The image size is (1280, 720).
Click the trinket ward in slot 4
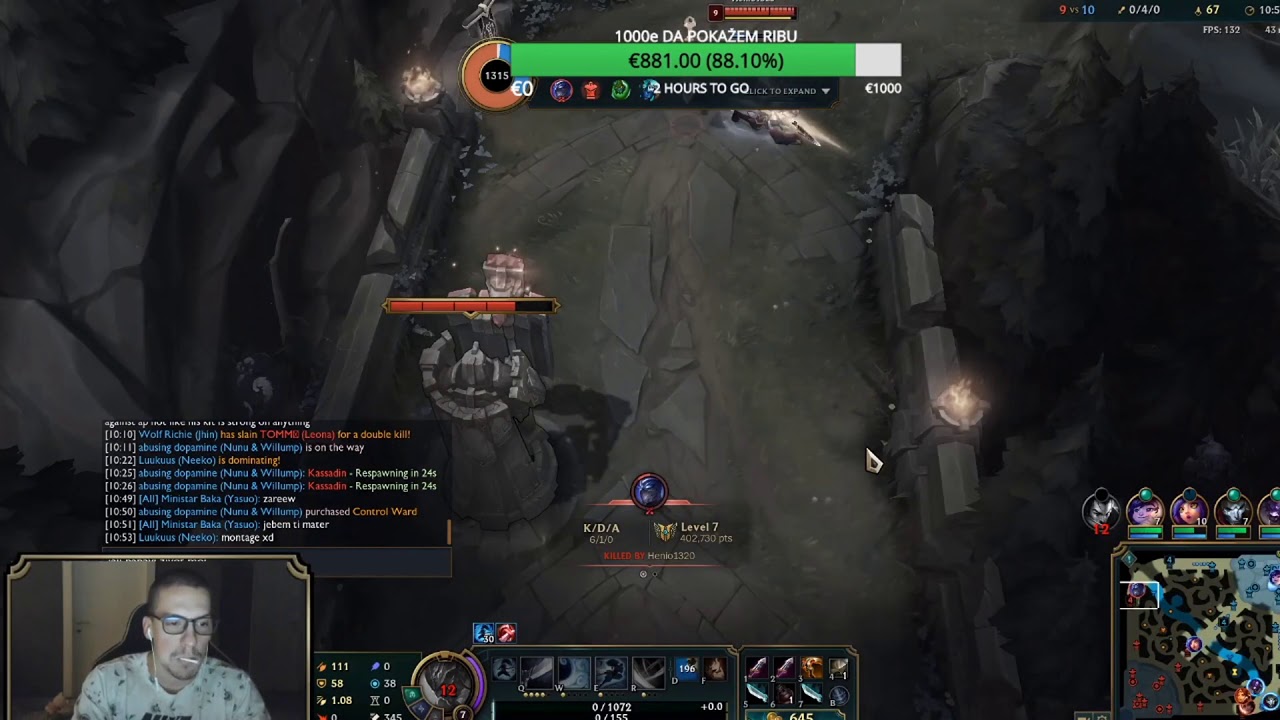[x=838, y=668]
